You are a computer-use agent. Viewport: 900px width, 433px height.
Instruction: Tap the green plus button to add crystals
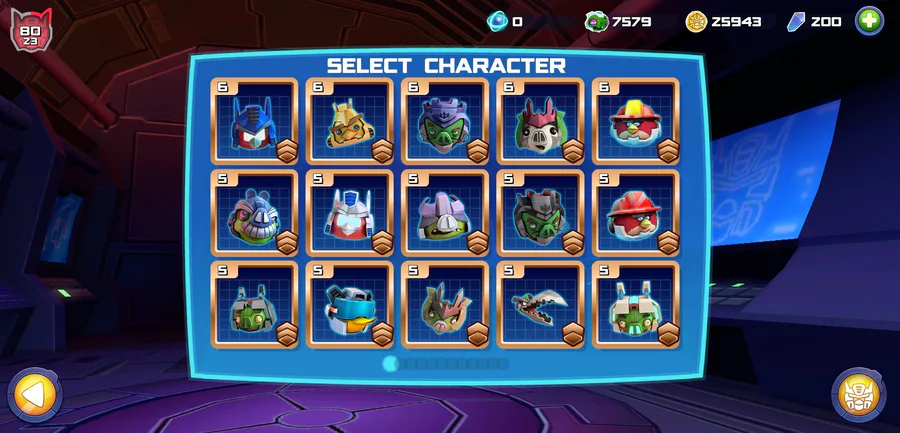pos(869,20)
